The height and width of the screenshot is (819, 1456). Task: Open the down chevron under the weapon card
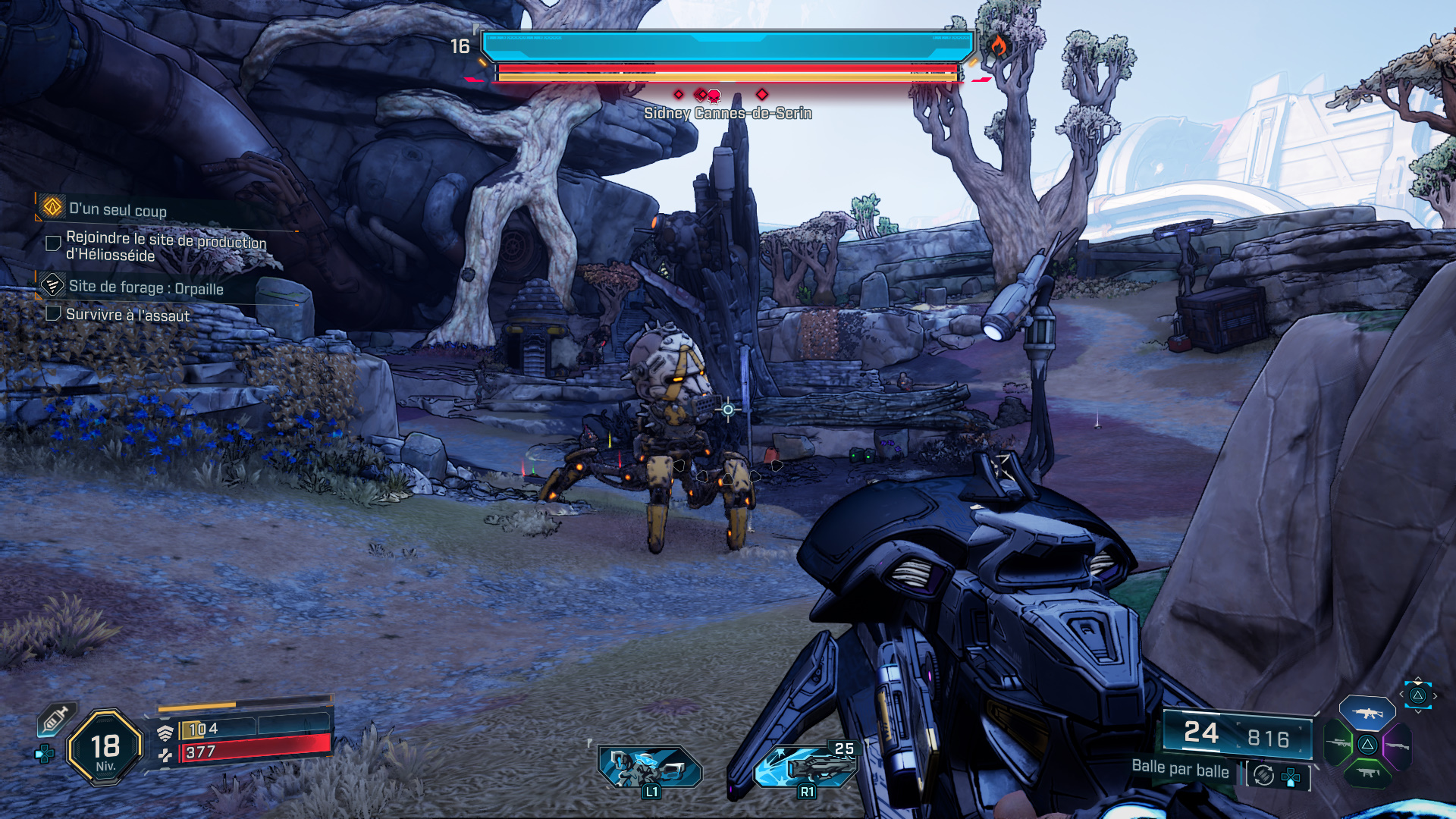[1417, 711]
